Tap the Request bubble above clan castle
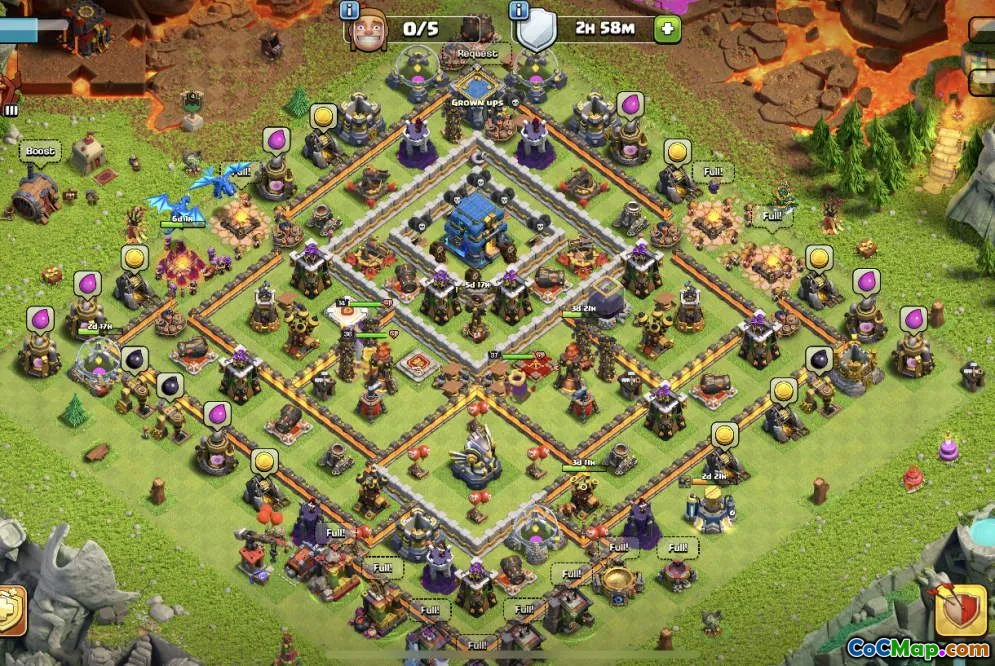This screenshot has height=666, width=995. coord(477,53)
